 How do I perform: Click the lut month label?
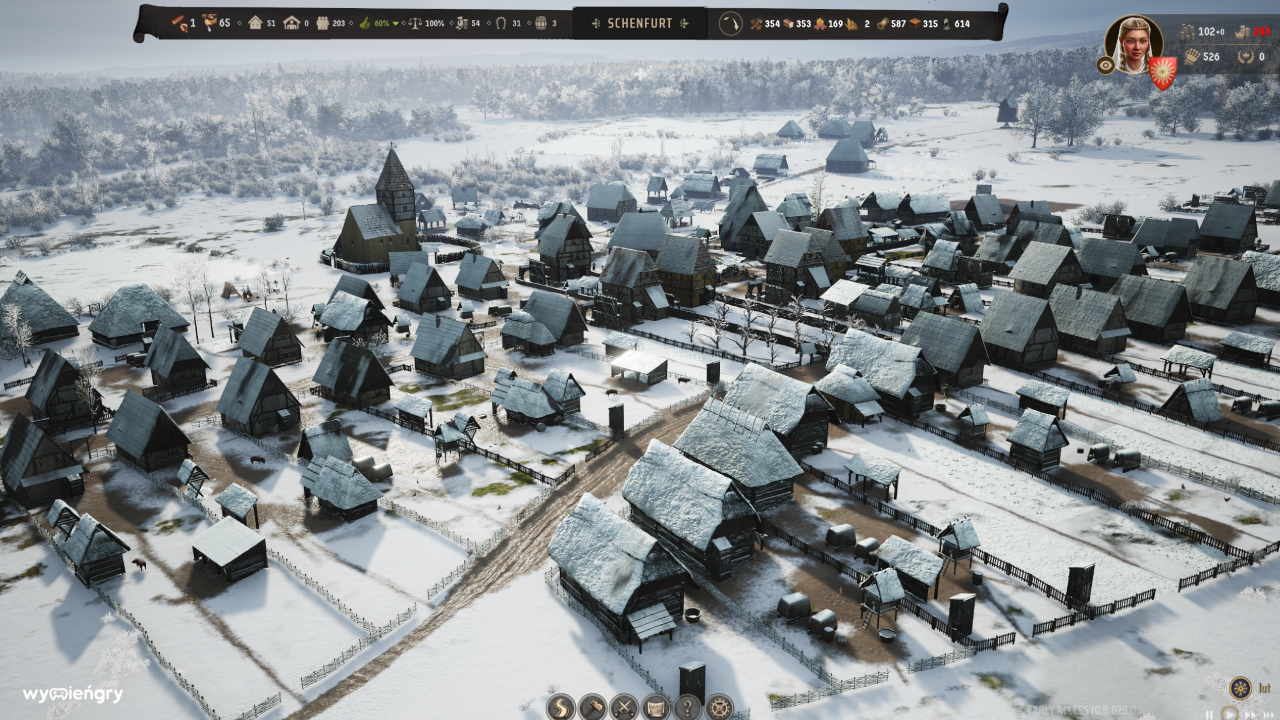tap(1266, 688)
